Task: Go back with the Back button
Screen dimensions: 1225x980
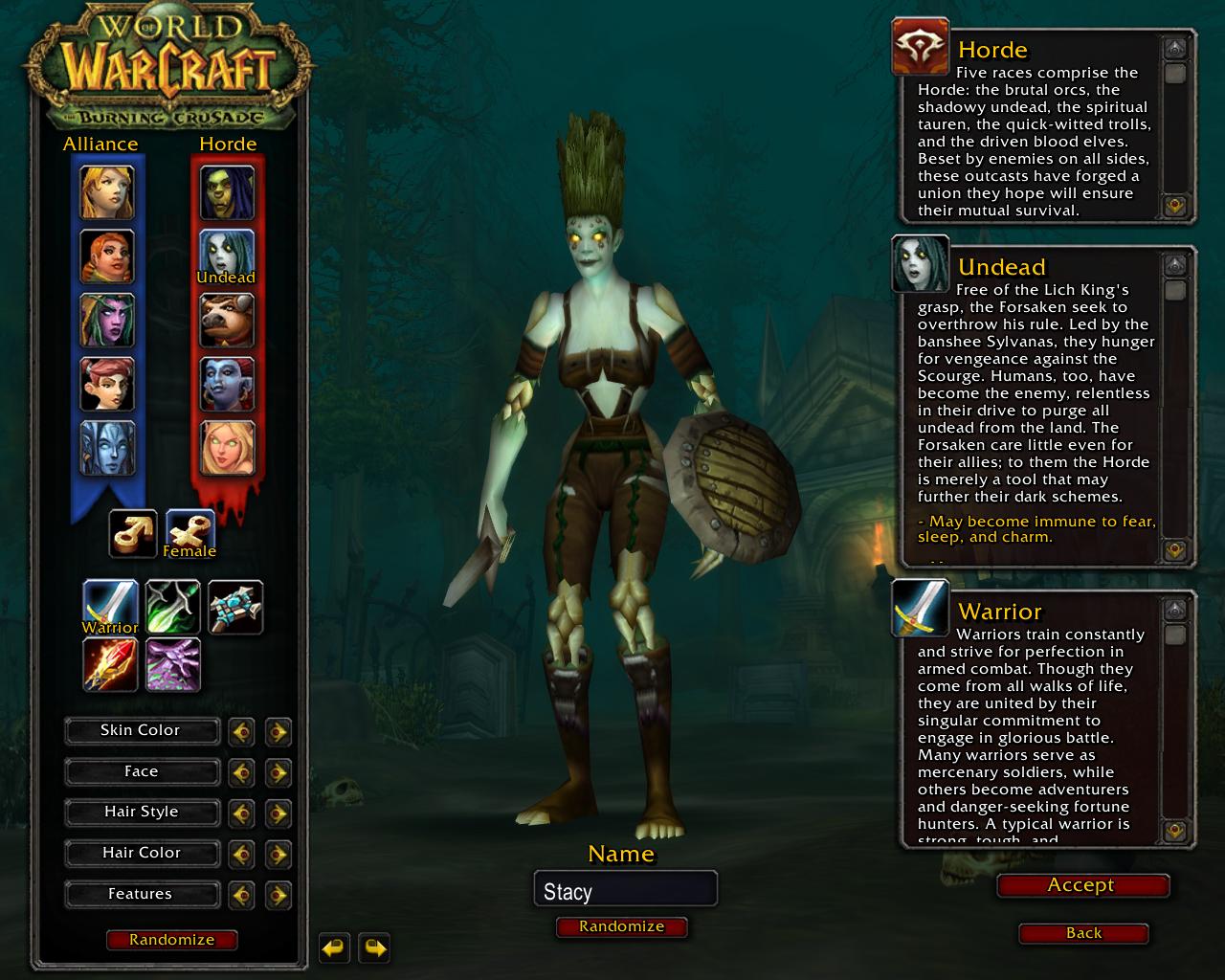Action: [1083, 933]
